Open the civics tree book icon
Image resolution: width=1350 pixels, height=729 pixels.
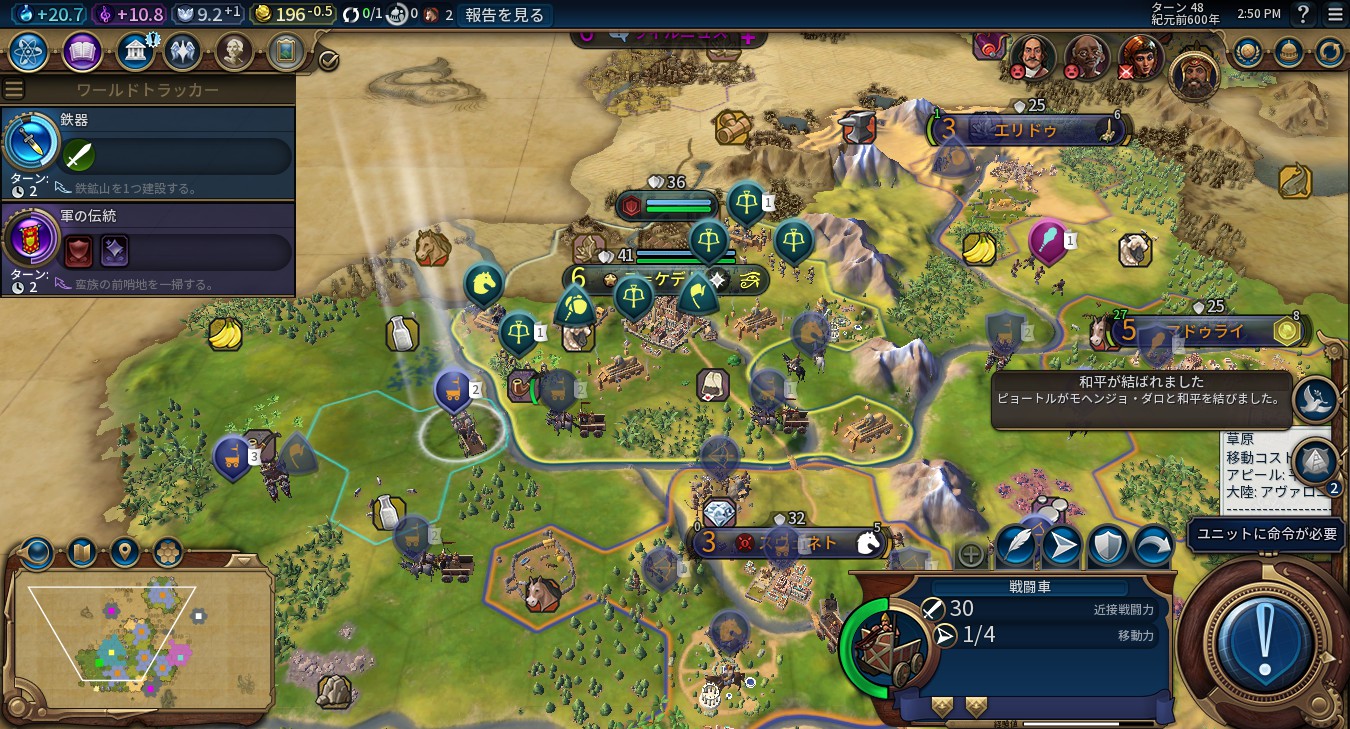coord(82,52)
